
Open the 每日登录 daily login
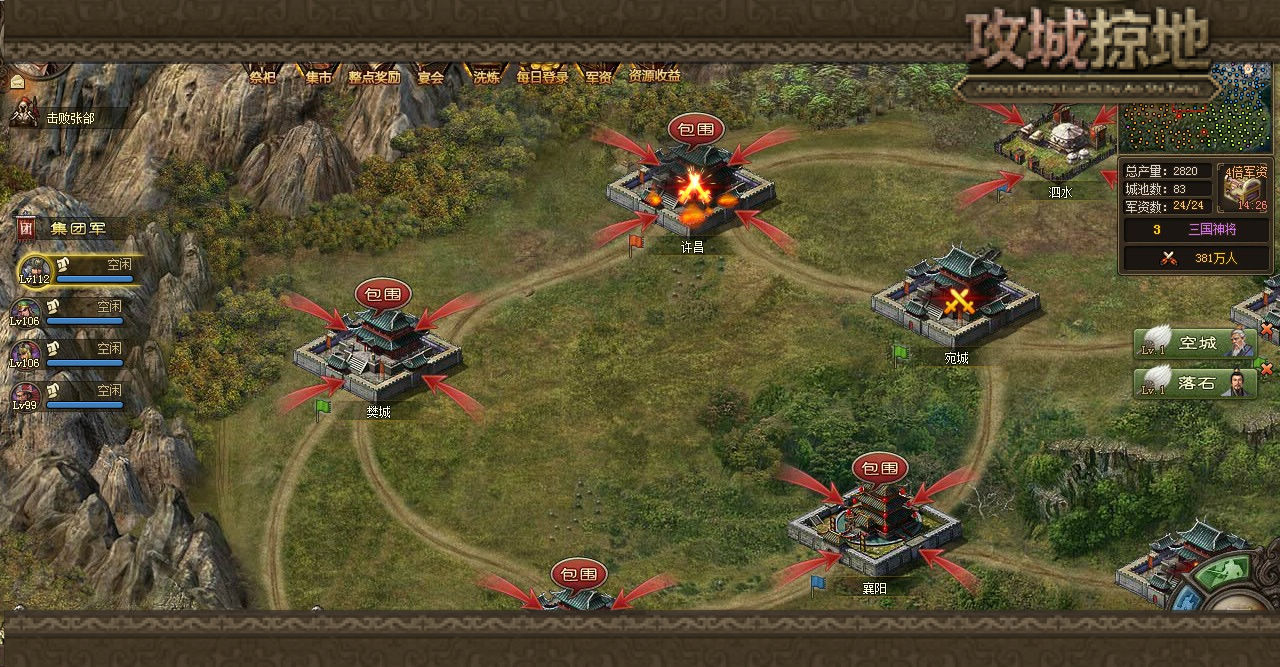pyautogui.click(x=542, y=76)
